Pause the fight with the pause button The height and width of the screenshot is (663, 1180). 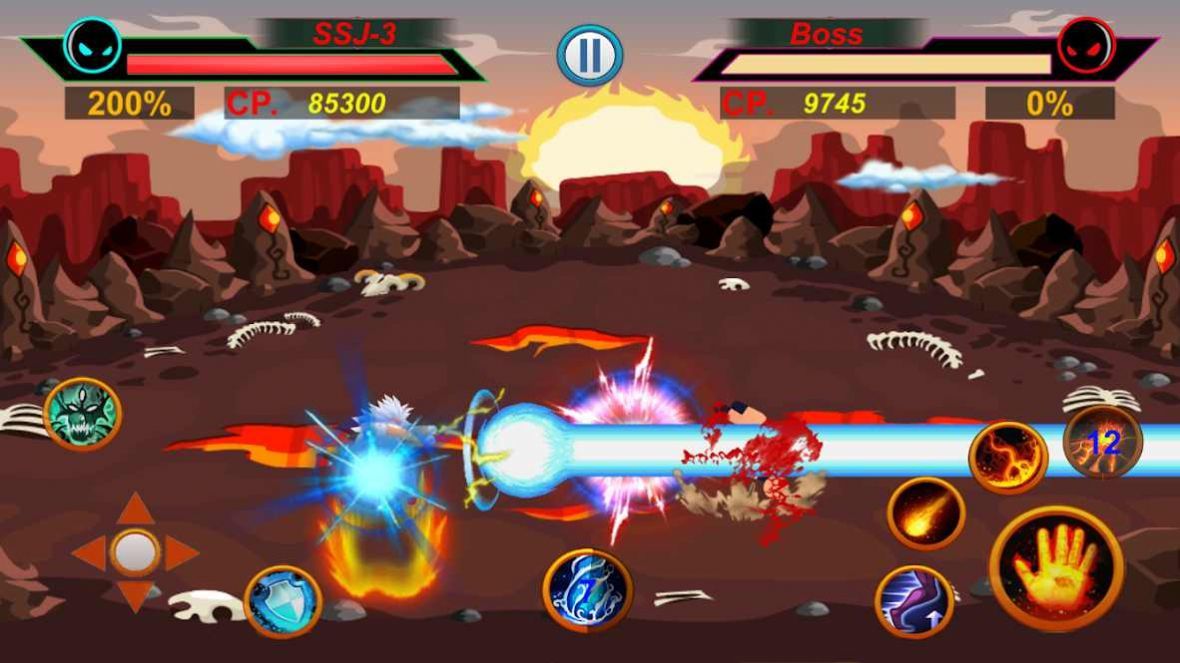[590, 55]
